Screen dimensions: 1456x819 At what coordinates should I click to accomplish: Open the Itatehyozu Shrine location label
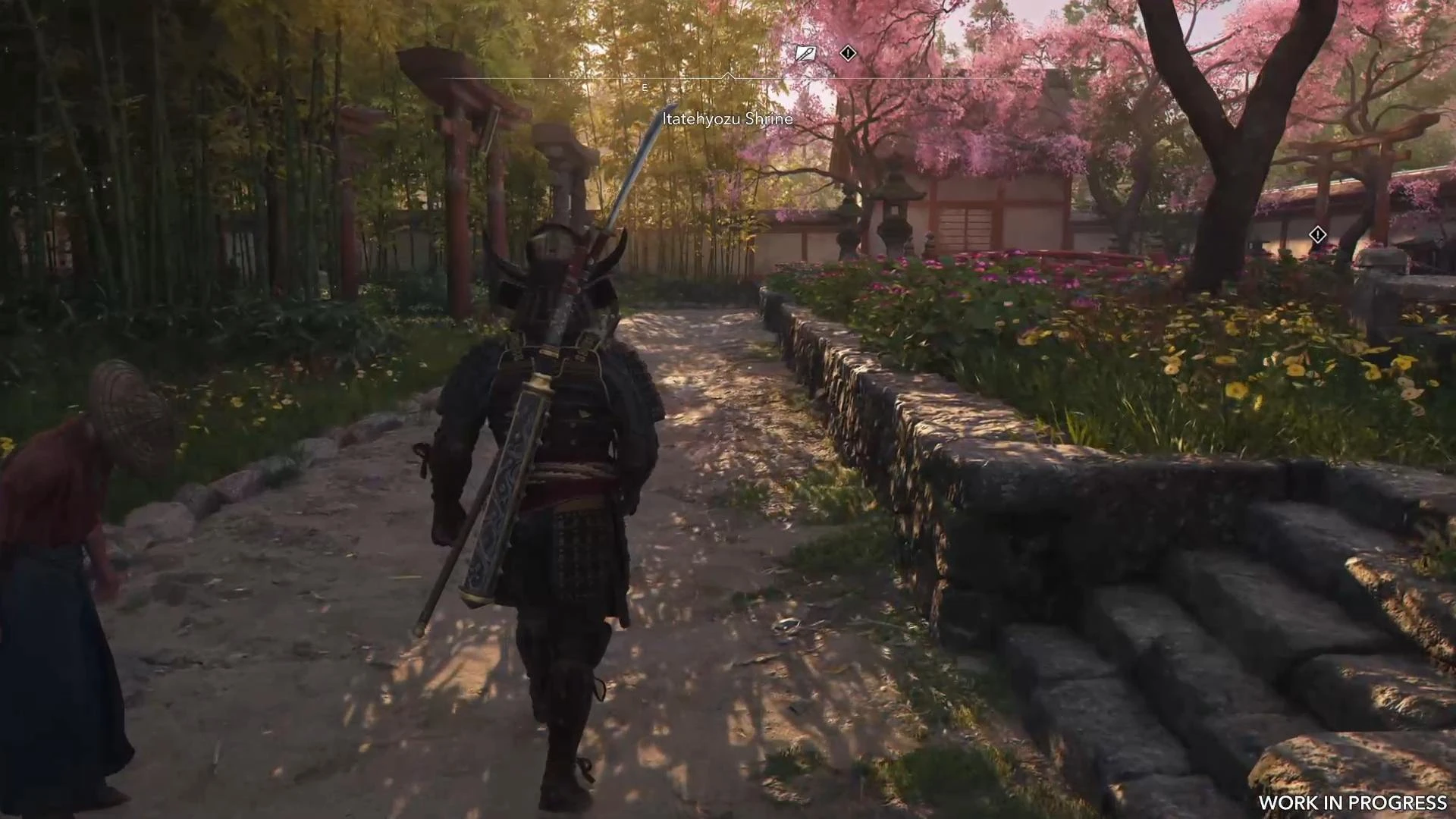pyautogui.click(x=726, y=119)
